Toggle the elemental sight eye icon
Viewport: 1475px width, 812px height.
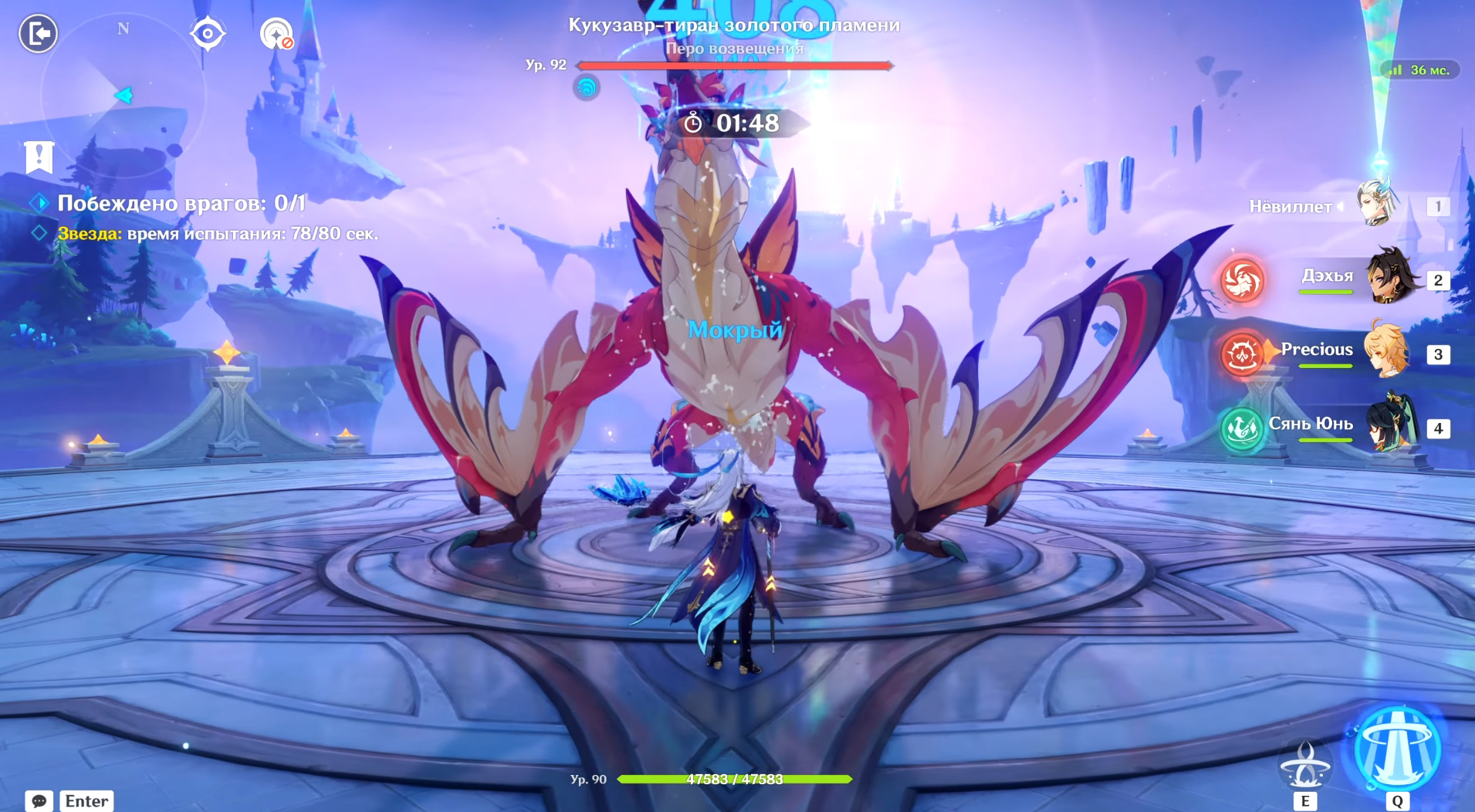point(208,34)
